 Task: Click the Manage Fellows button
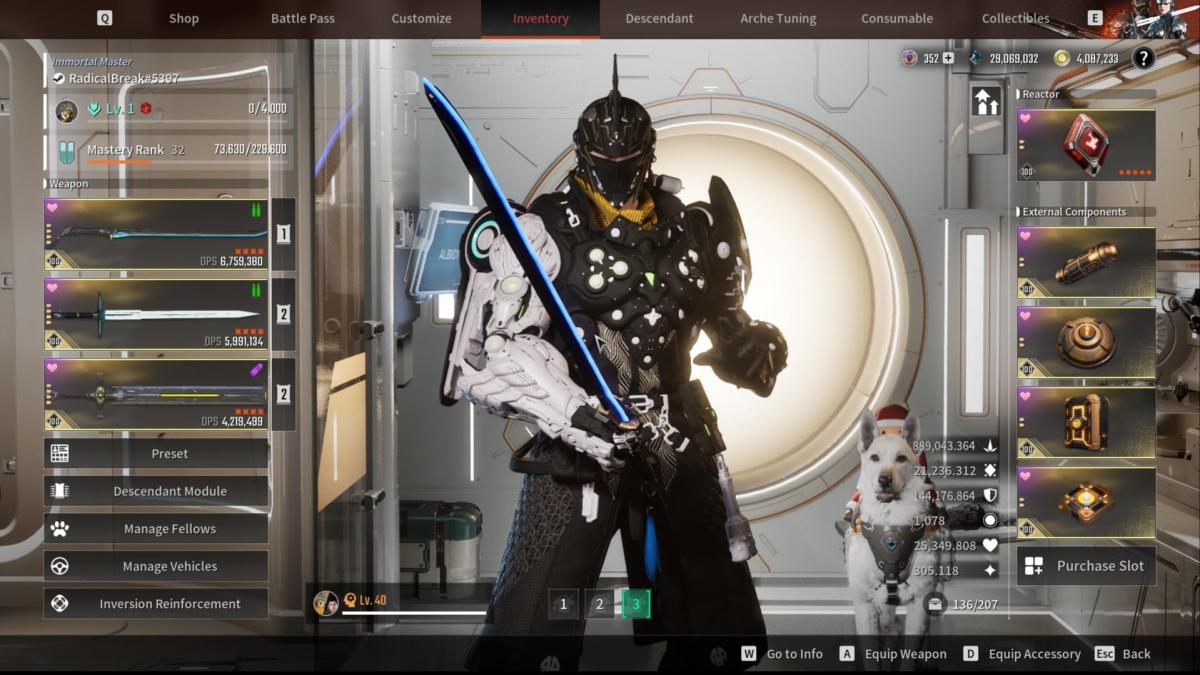point(156,529)
